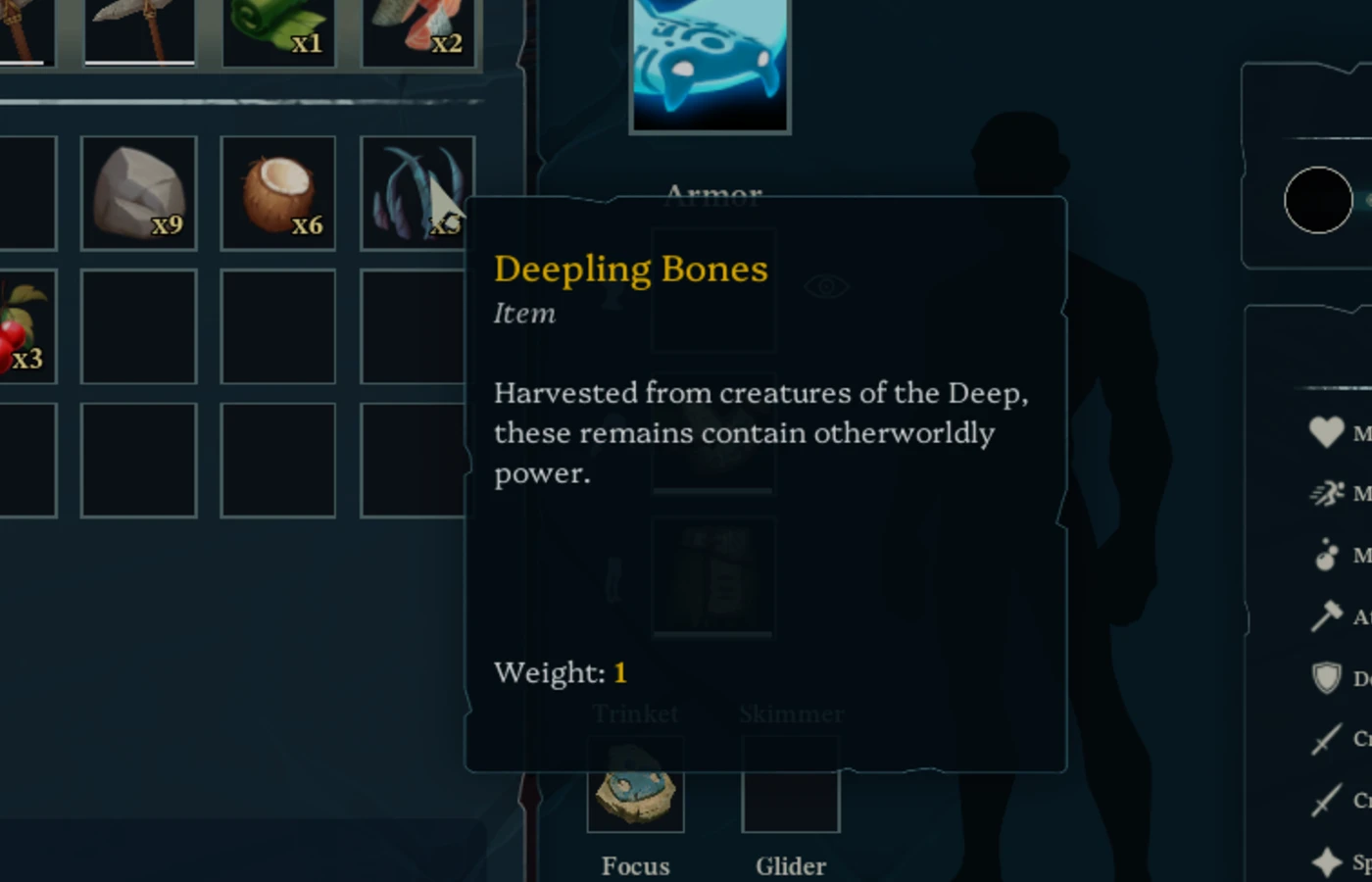The height and width of the screenshot is (882, 1372).
Task: Select the stone stack of nine
Action: click(139, 192)
